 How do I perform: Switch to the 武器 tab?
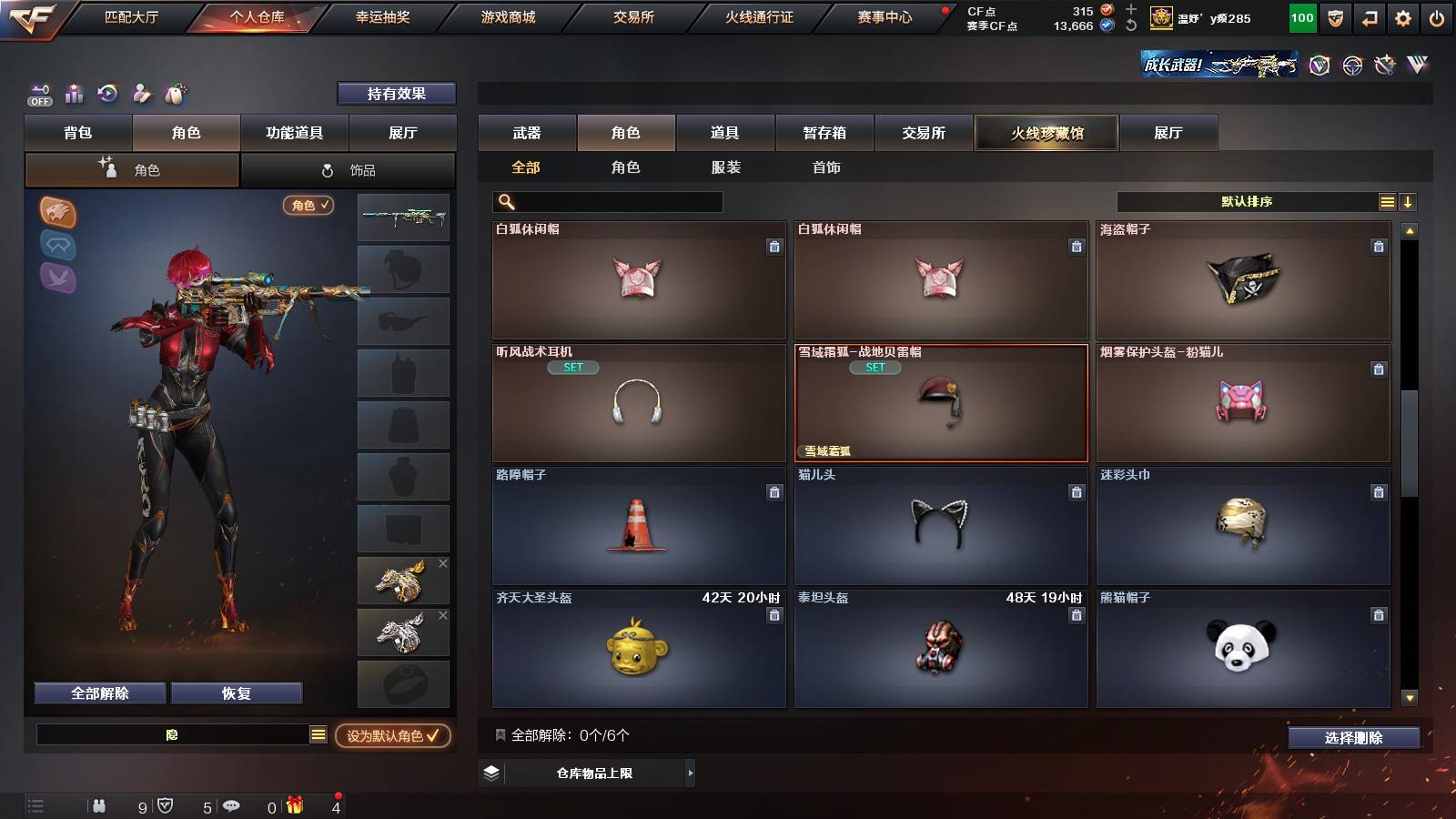527,133
